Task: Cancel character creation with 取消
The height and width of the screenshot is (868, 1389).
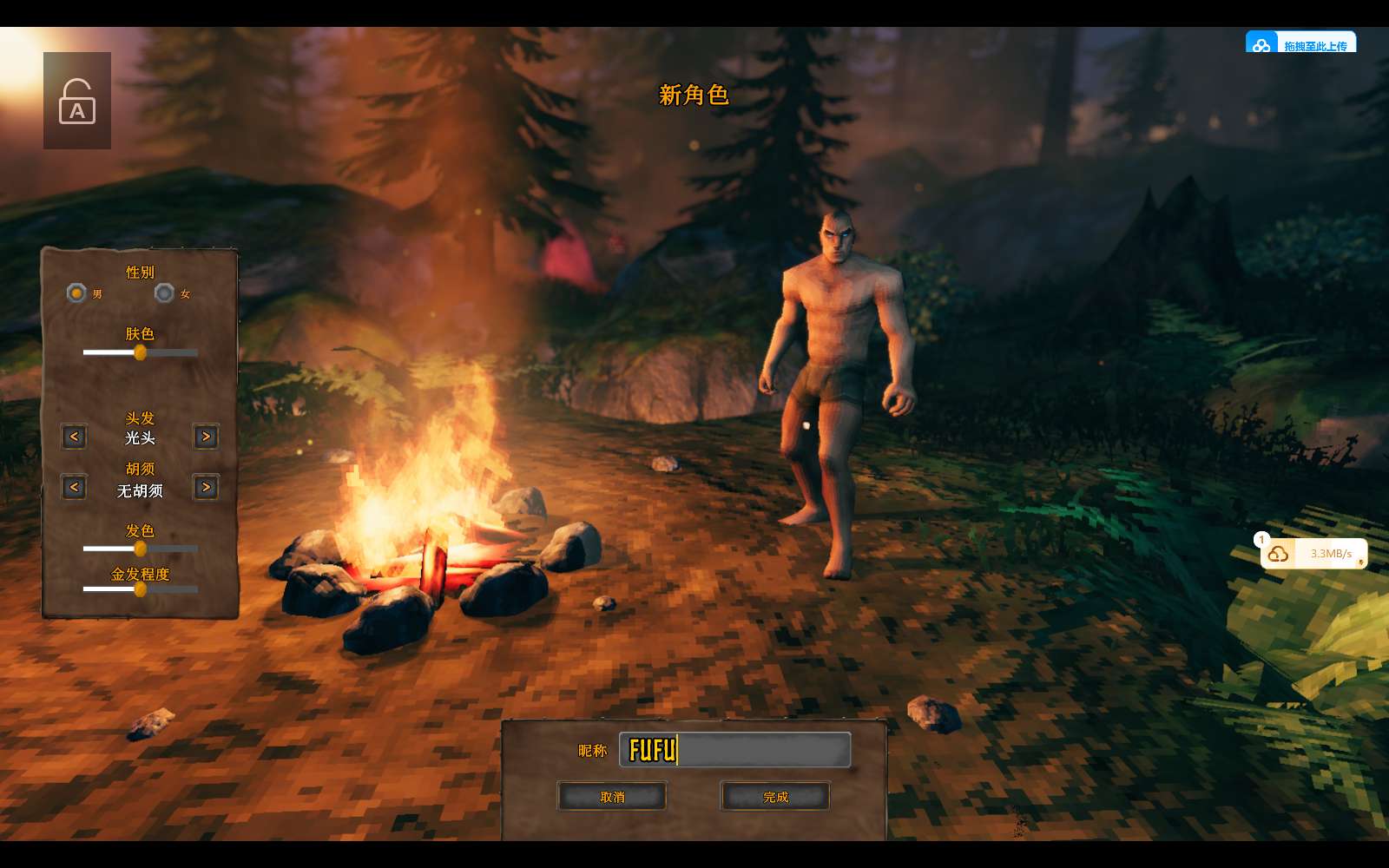Action: point(612,797)
